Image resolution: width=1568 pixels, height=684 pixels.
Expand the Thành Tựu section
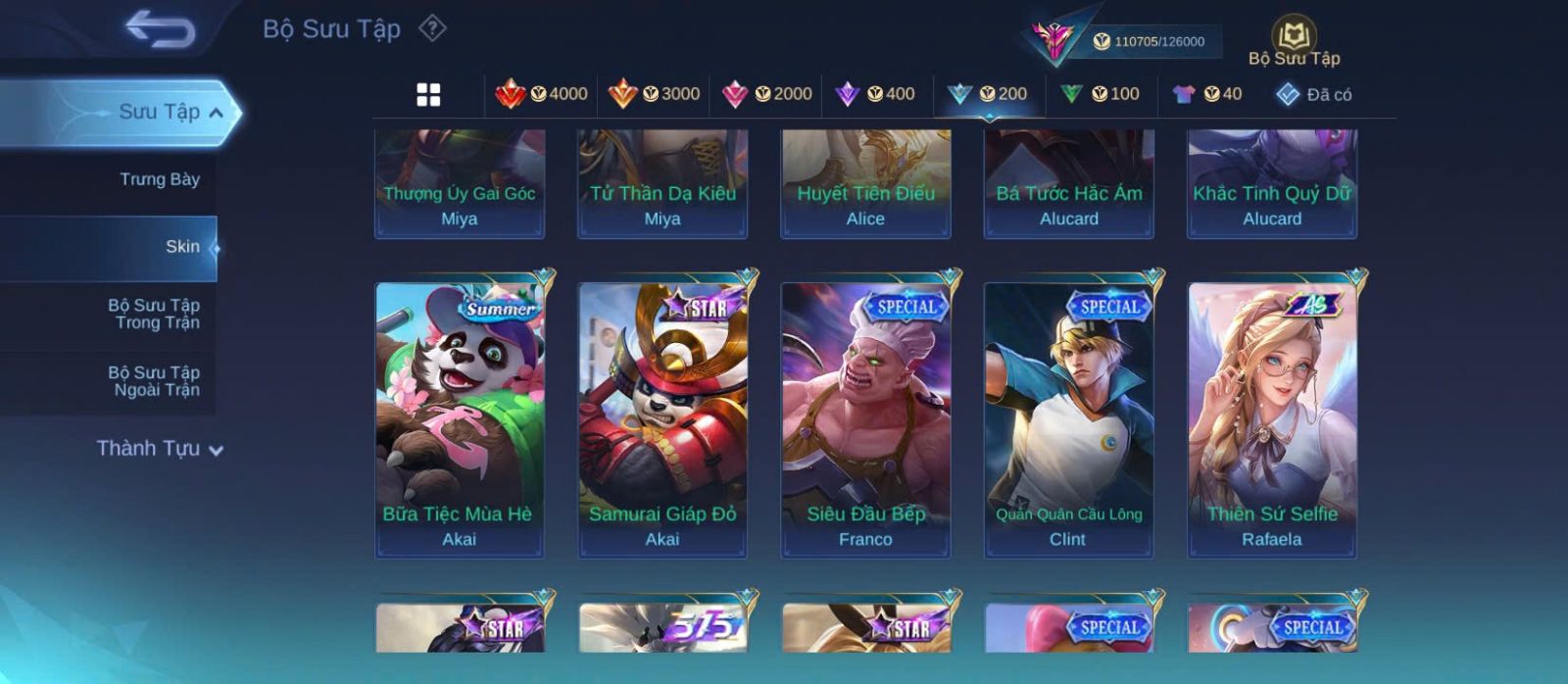click(x=160, y=449)
